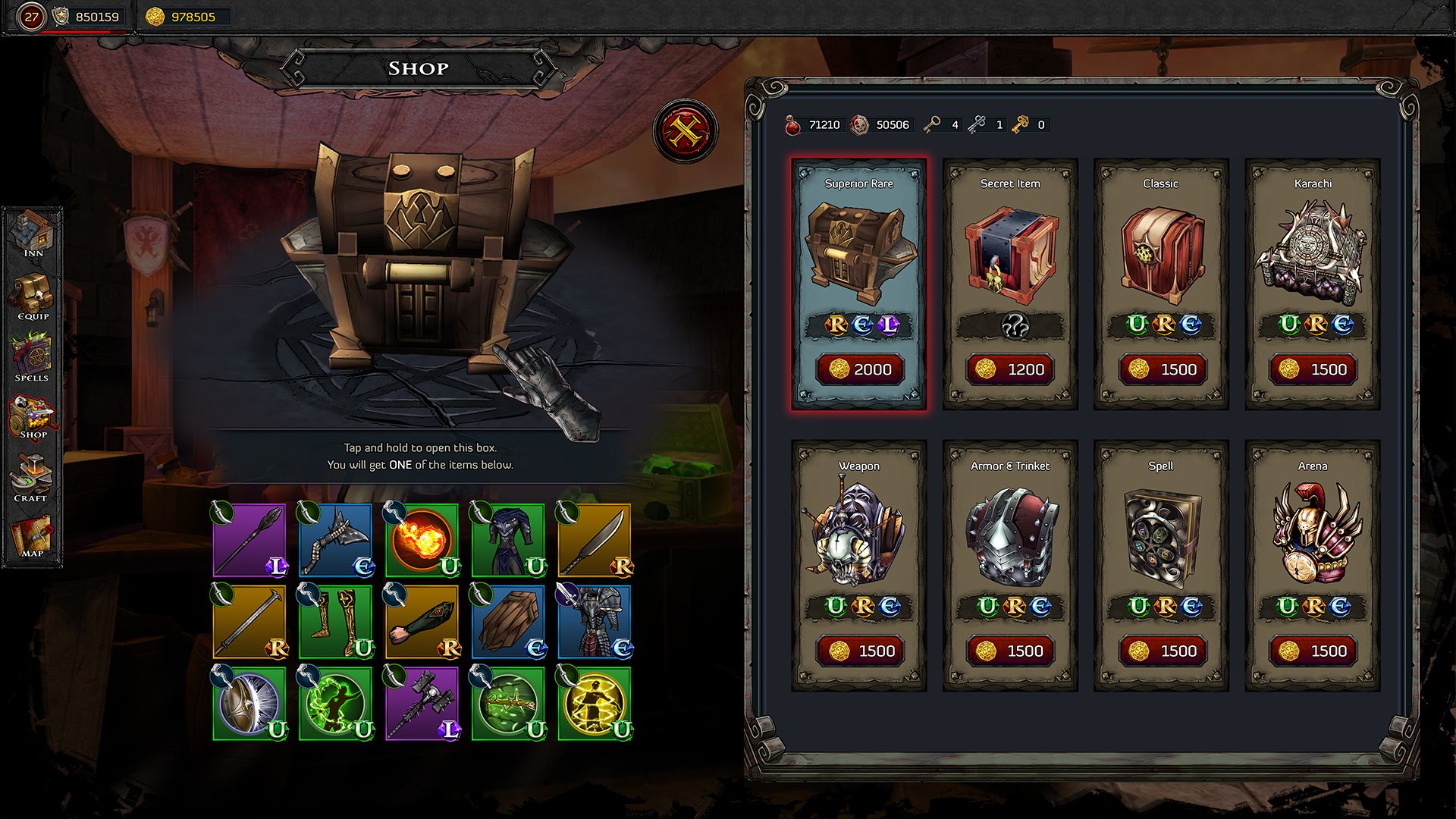
Task: Inspect the green boots reward
Action: [x=335, y=621]
